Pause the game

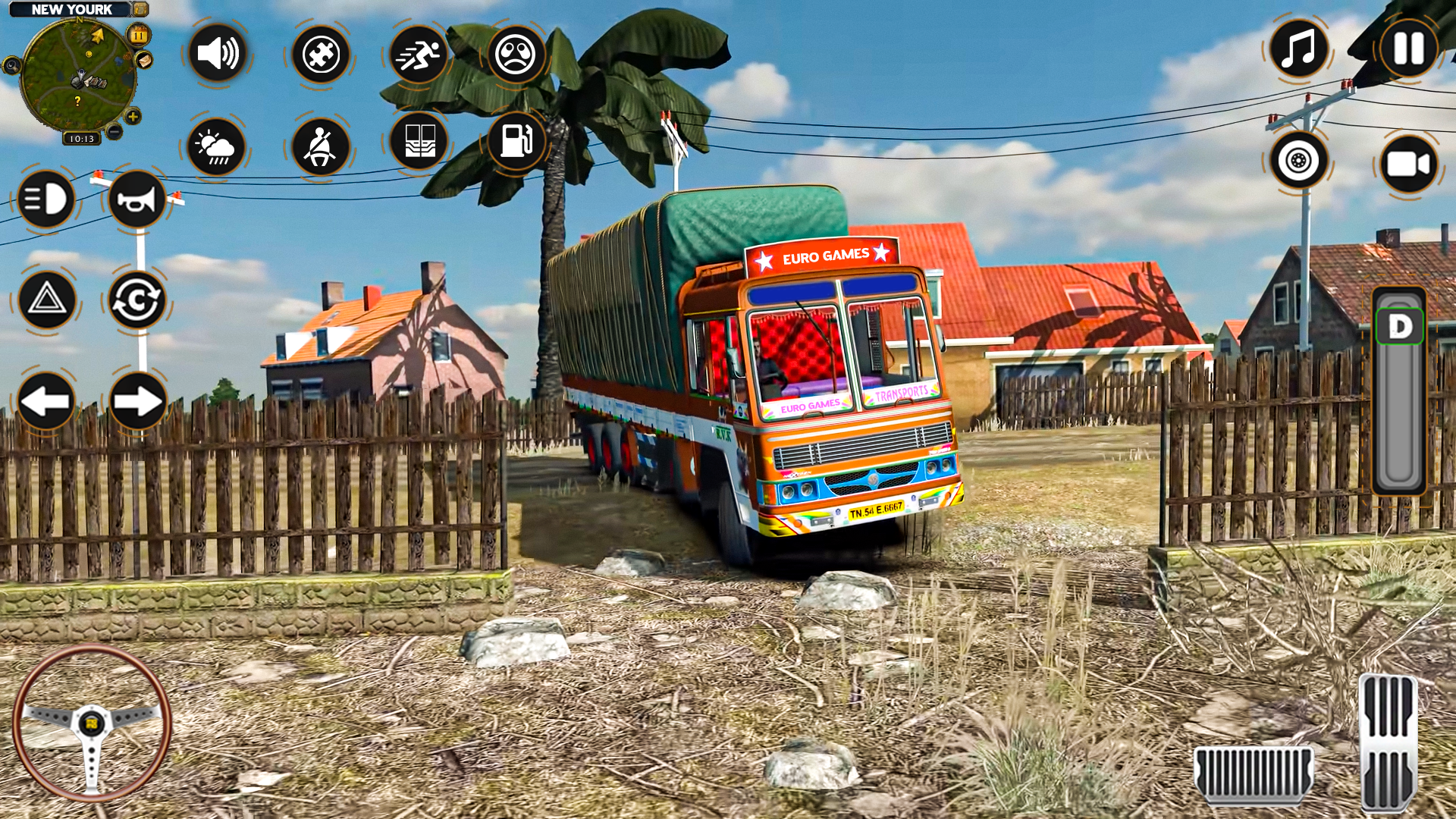1408,49
